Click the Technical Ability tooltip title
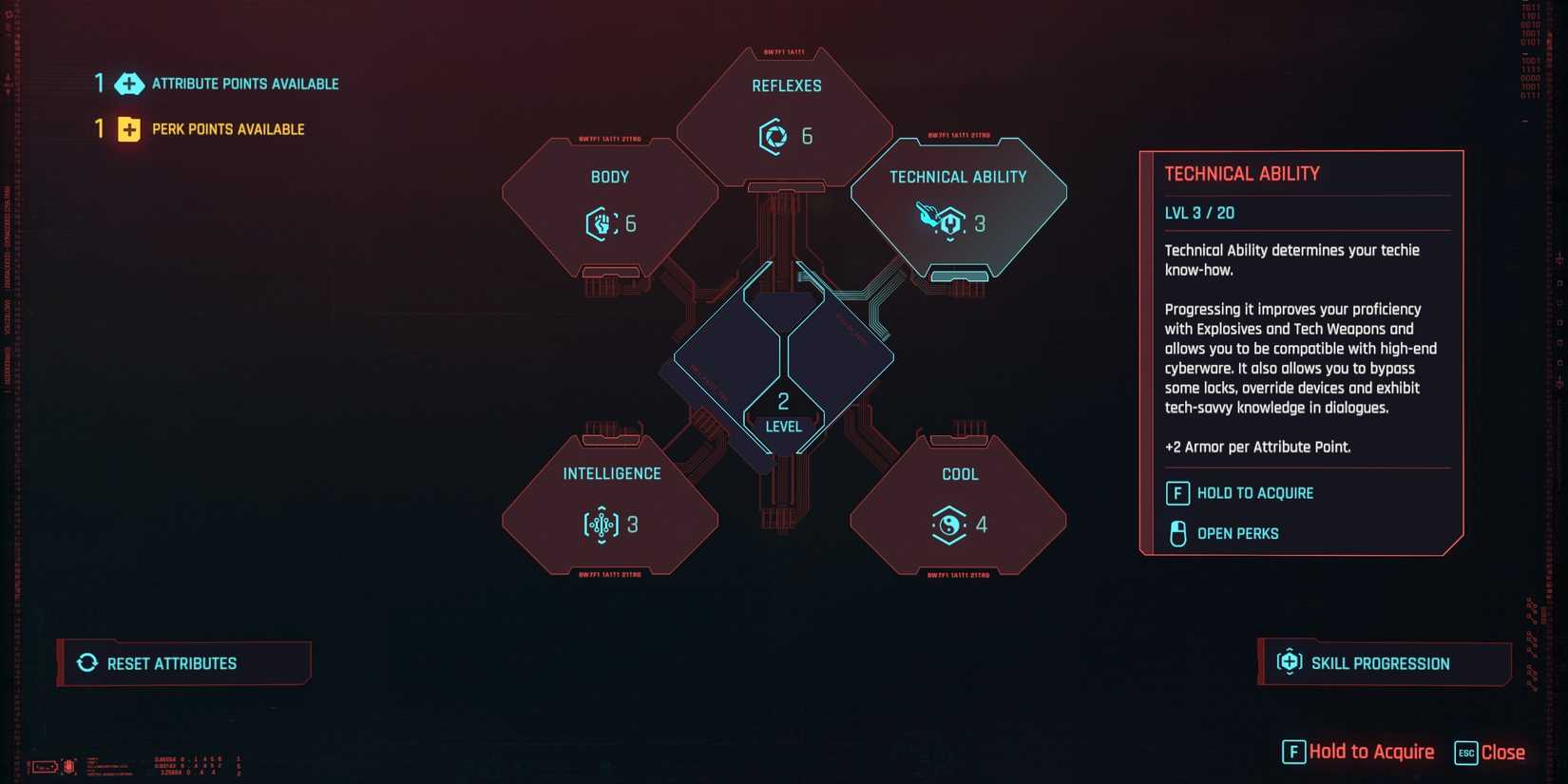The image size is (1568, 784). coord(1242,173)
